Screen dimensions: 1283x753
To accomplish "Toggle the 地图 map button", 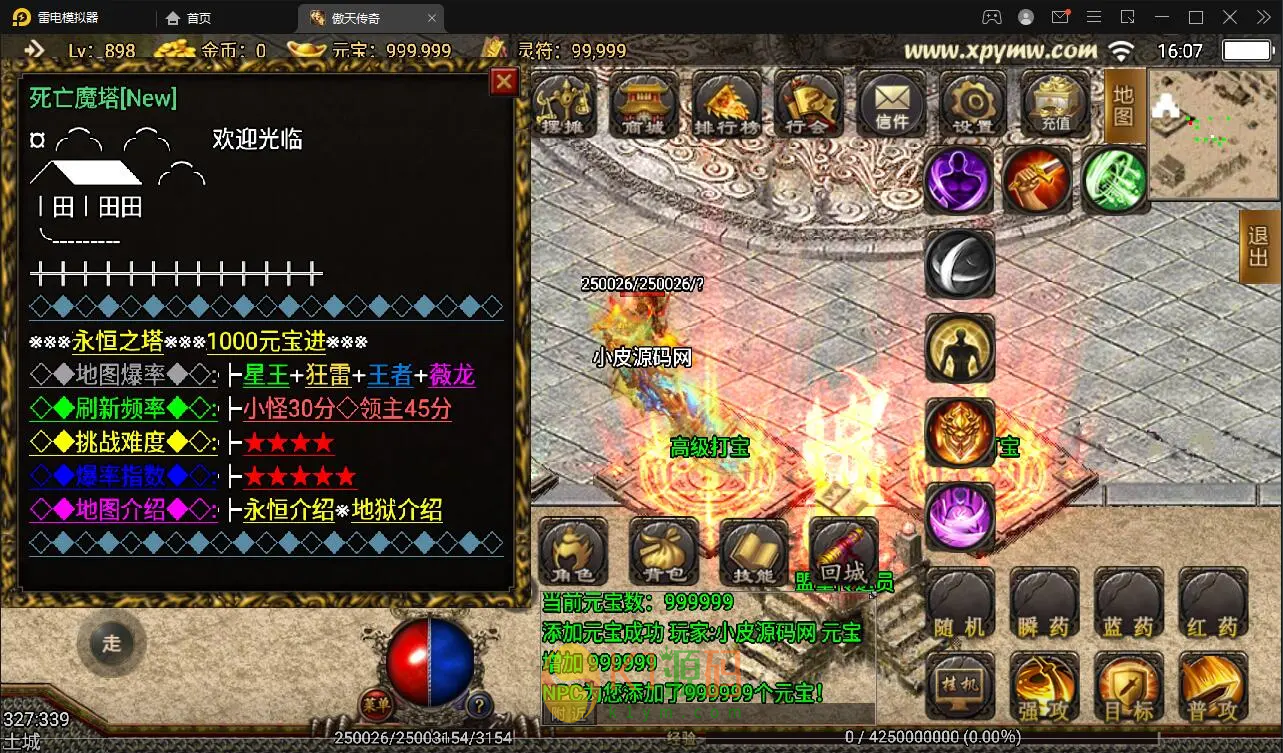I will coord(1124,106).
